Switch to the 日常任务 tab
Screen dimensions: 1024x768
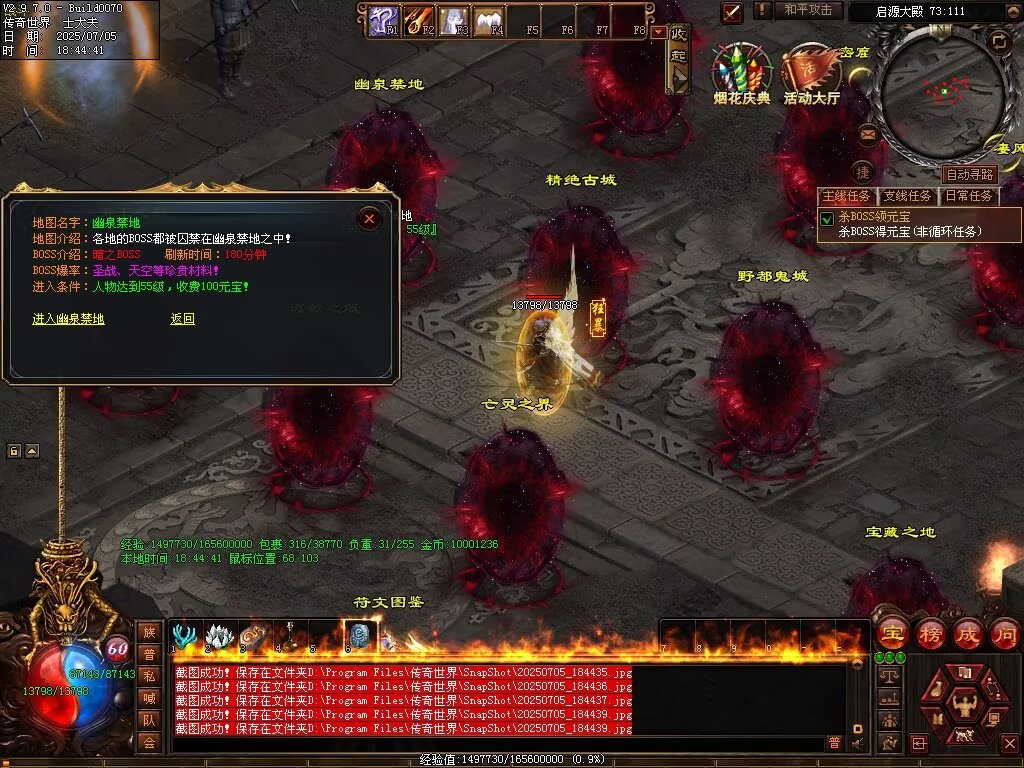tap(969, 196)
